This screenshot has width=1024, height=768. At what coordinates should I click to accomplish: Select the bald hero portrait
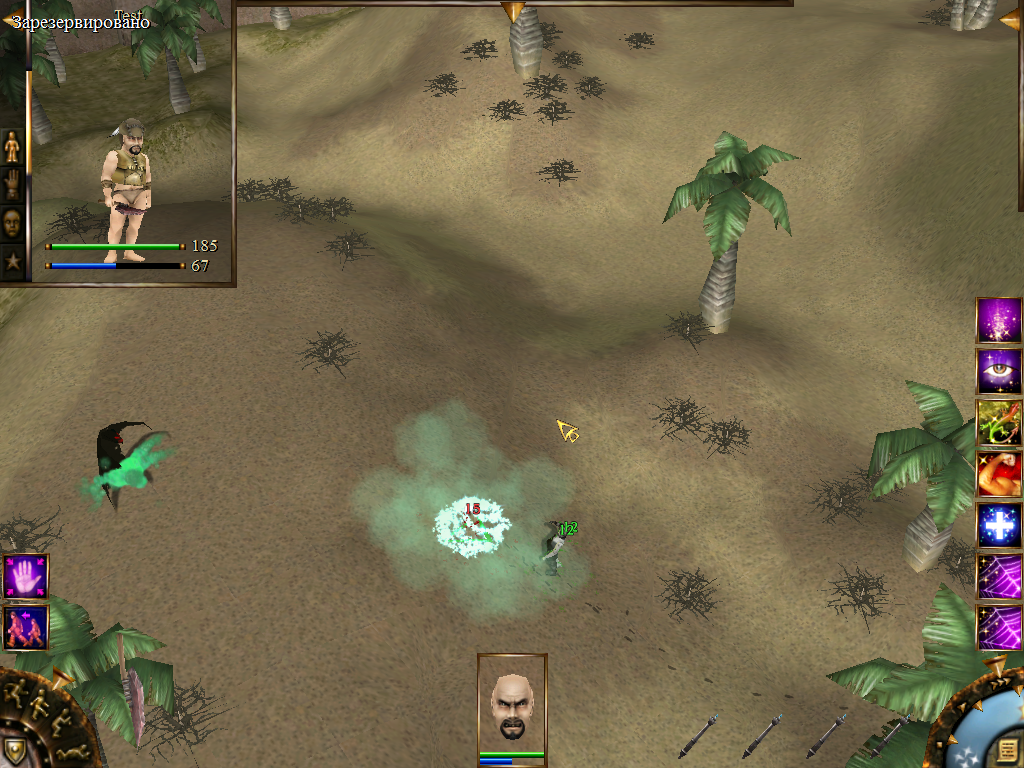[511, 704]
